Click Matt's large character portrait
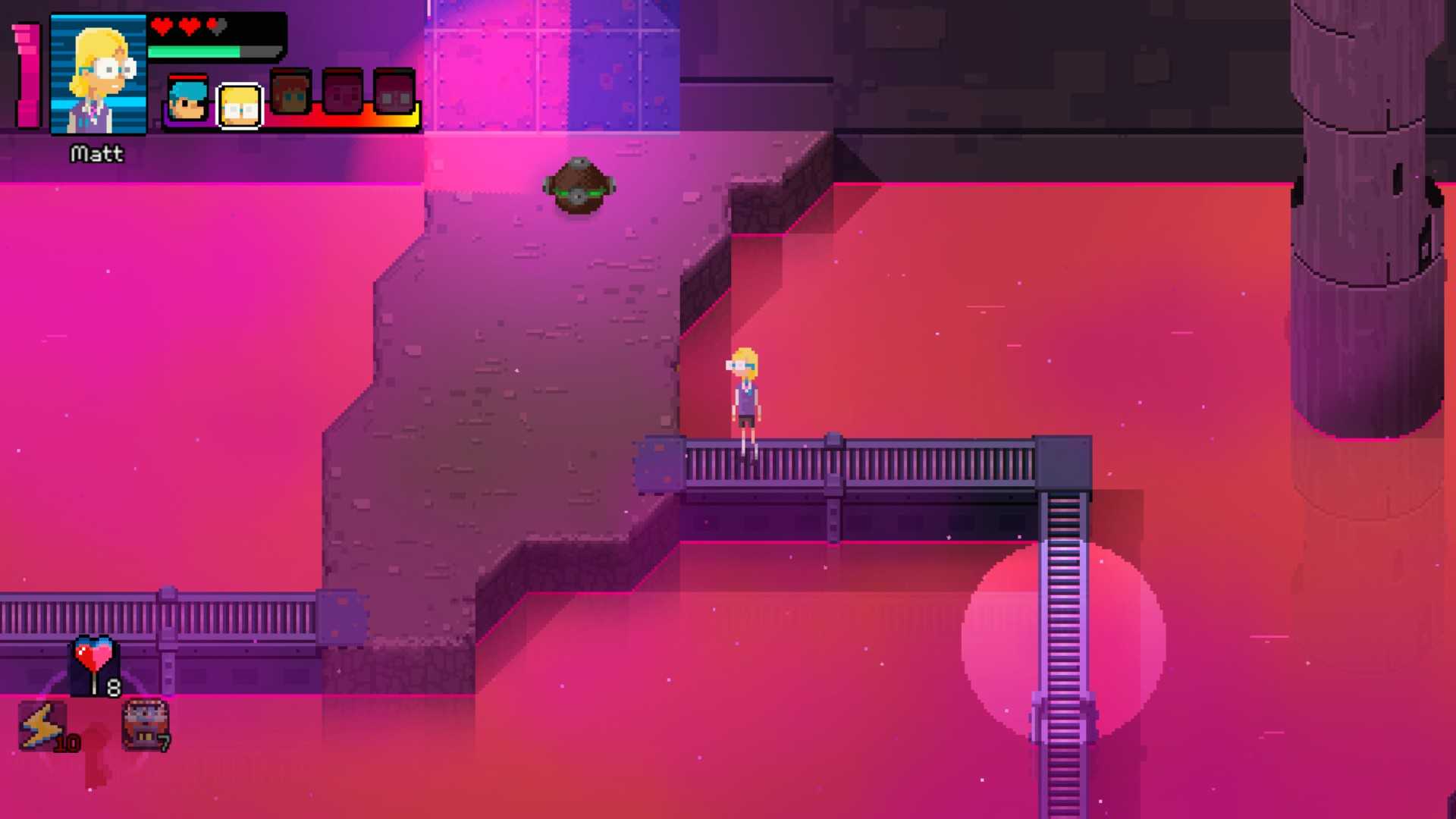1456x819 pixels. click(x=98, y=76)
